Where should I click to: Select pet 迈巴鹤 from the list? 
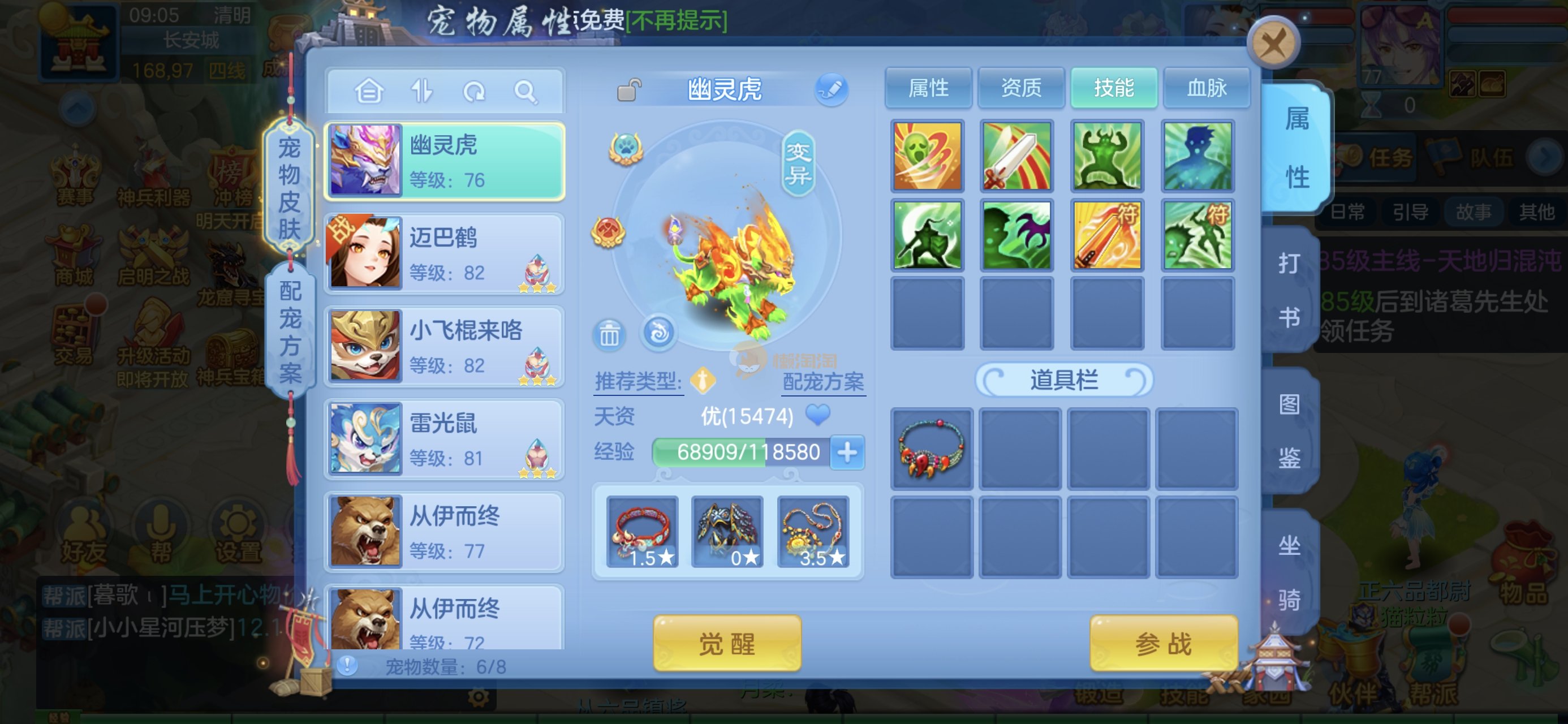tap(445, 254)
